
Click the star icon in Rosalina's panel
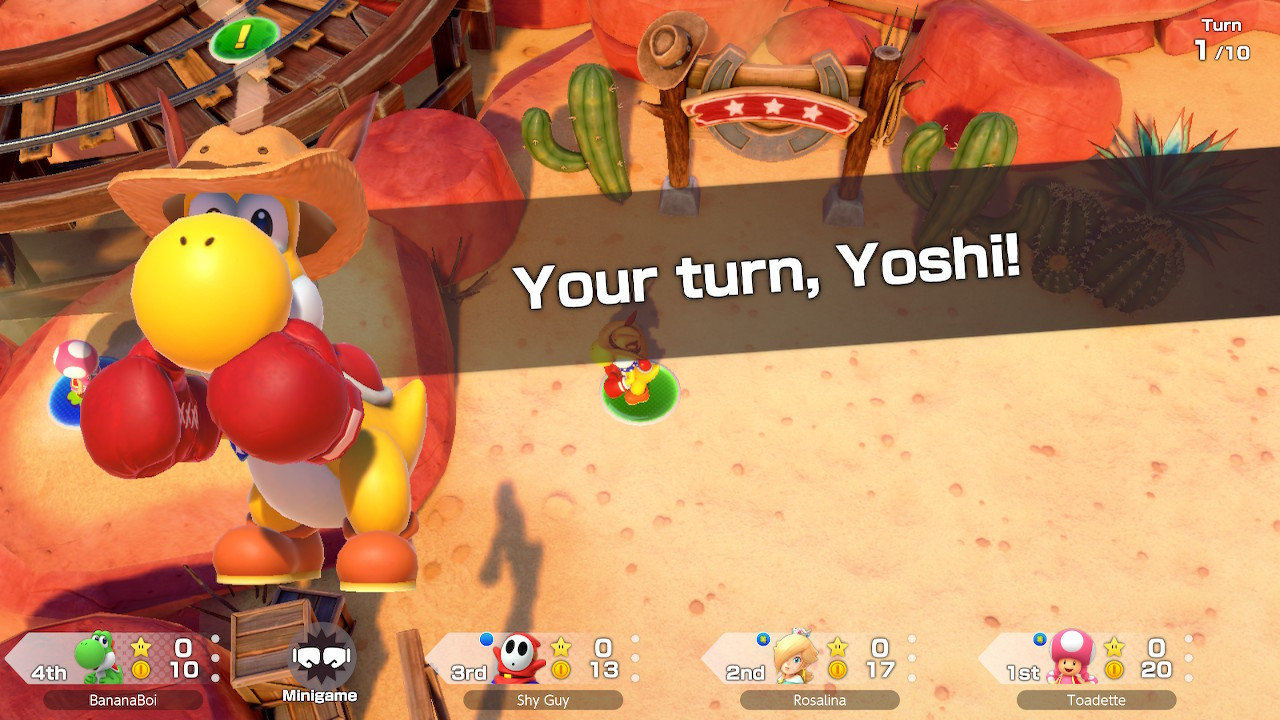pos(836,647)
